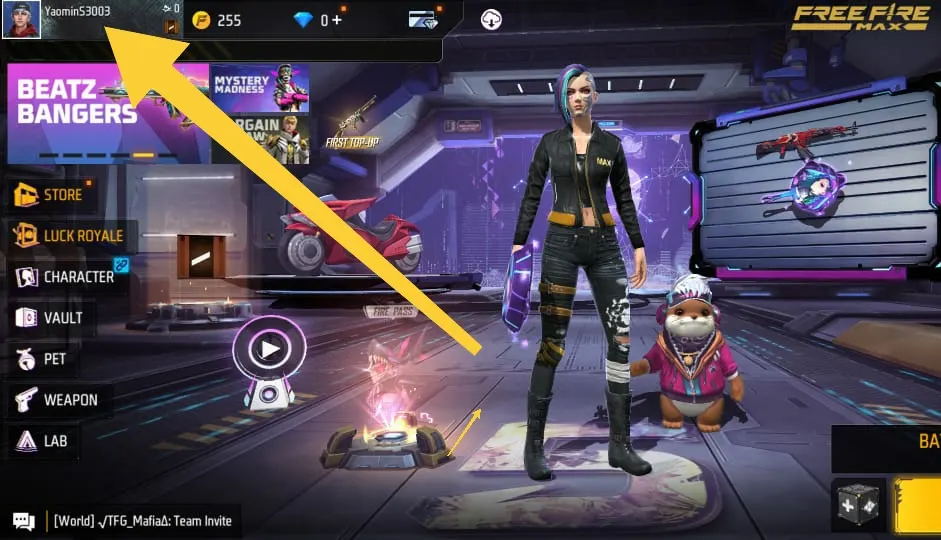Open the membership card icon
The height and width of the screenshot is (540, 941).
pos(423,19)
